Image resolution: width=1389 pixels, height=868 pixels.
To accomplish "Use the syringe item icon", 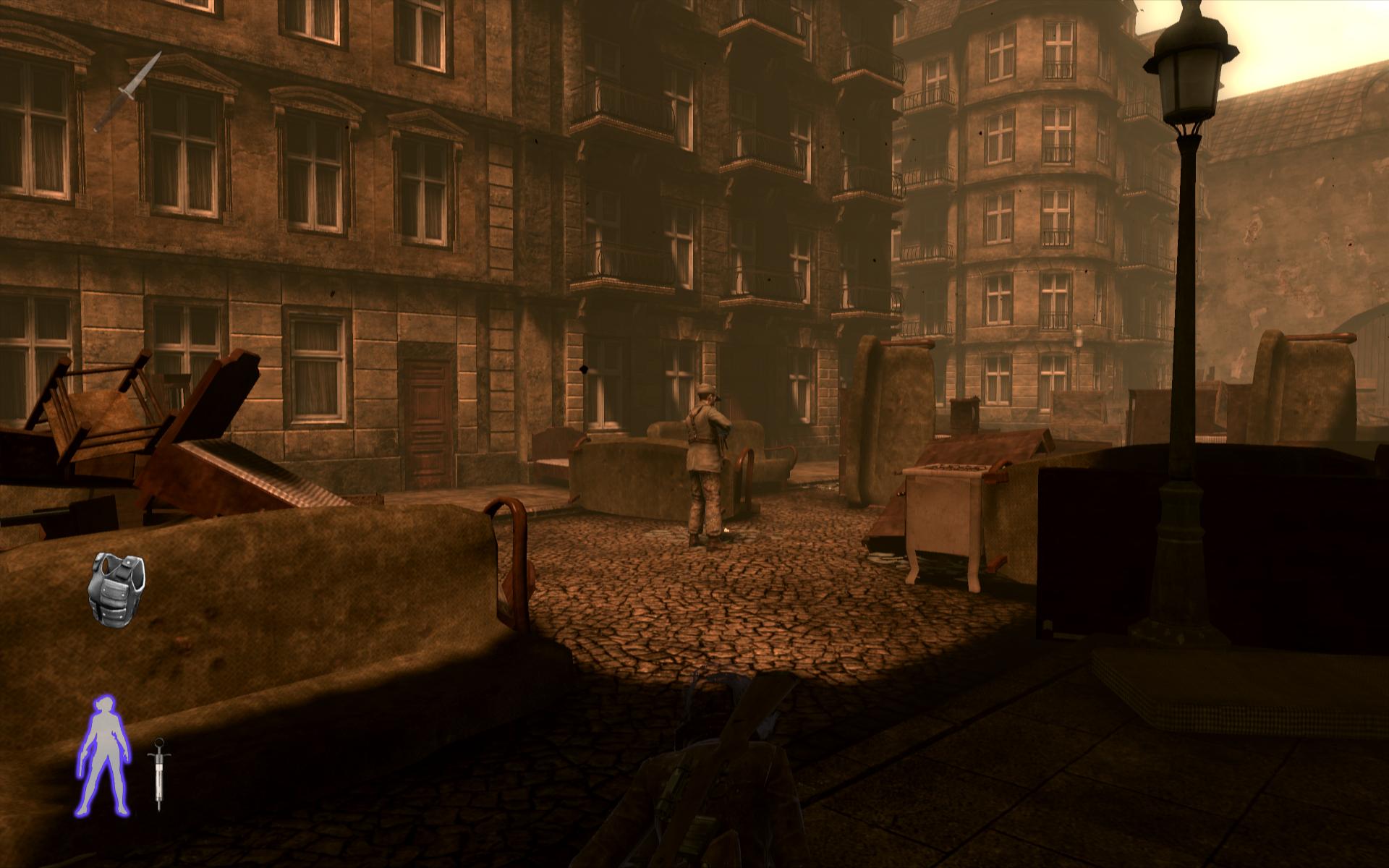I will click(x=158, y=773).
